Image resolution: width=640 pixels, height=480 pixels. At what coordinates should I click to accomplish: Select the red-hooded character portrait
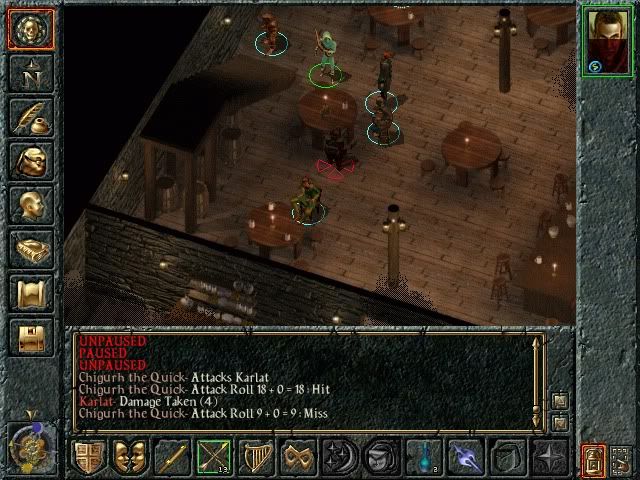point(607,40)
